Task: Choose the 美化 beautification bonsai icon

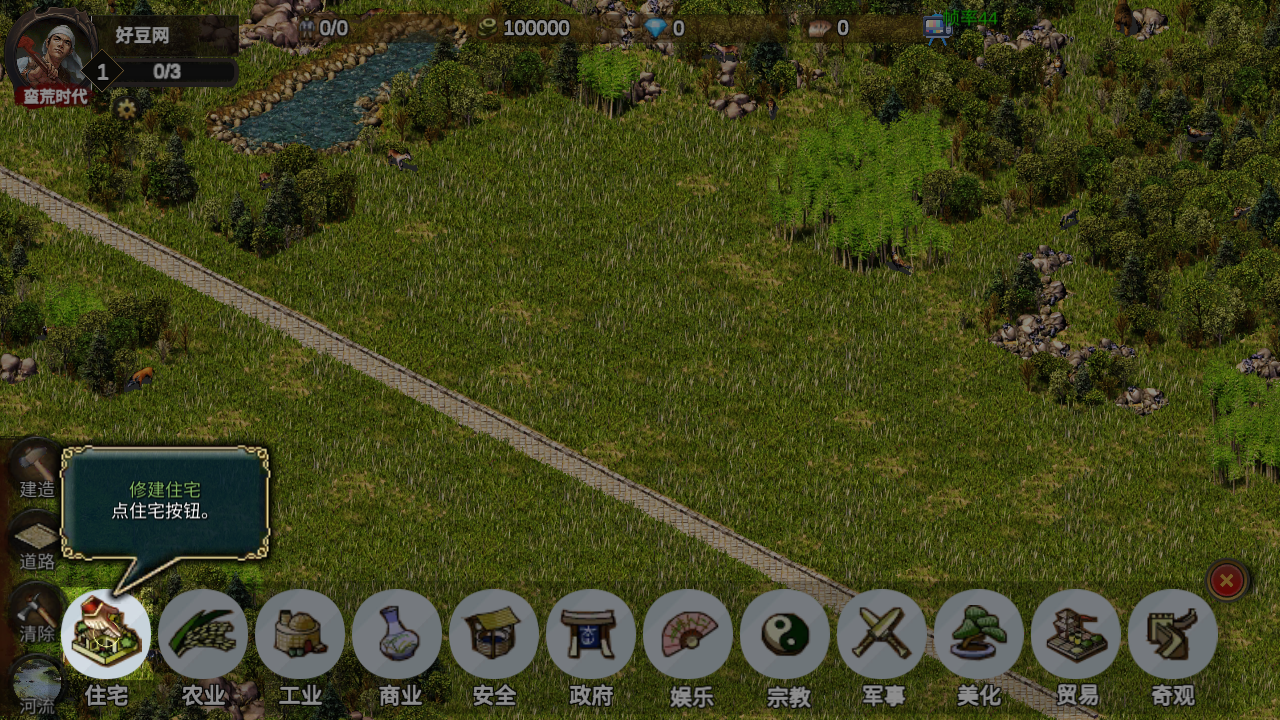Action: [x=979, y=634]
